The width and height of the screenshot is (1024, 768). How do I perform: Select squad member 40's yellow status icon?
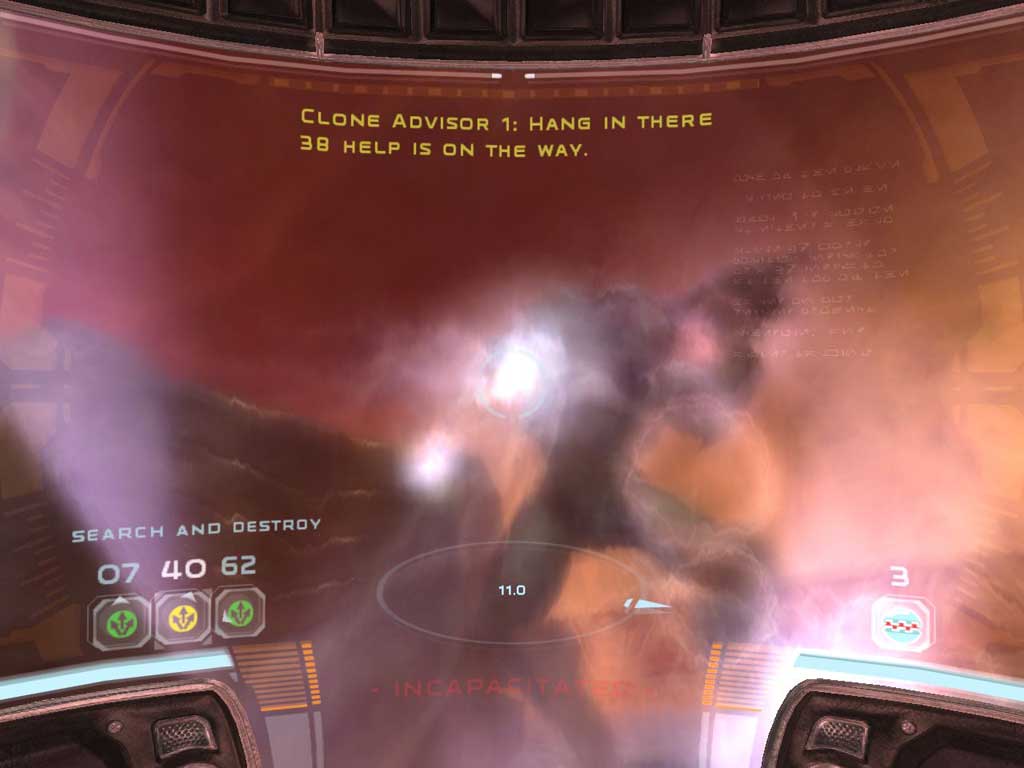tap(182, 618)
